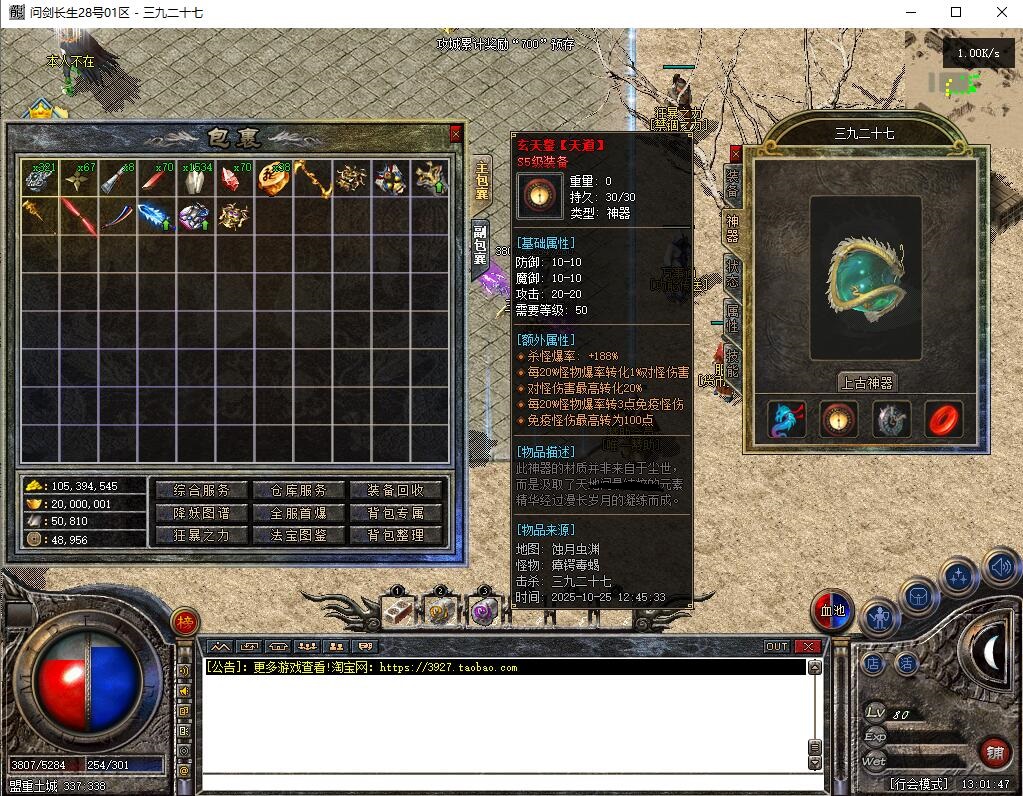
Task: Open 综合服务 in the bag panel
Action: (201, 490)
